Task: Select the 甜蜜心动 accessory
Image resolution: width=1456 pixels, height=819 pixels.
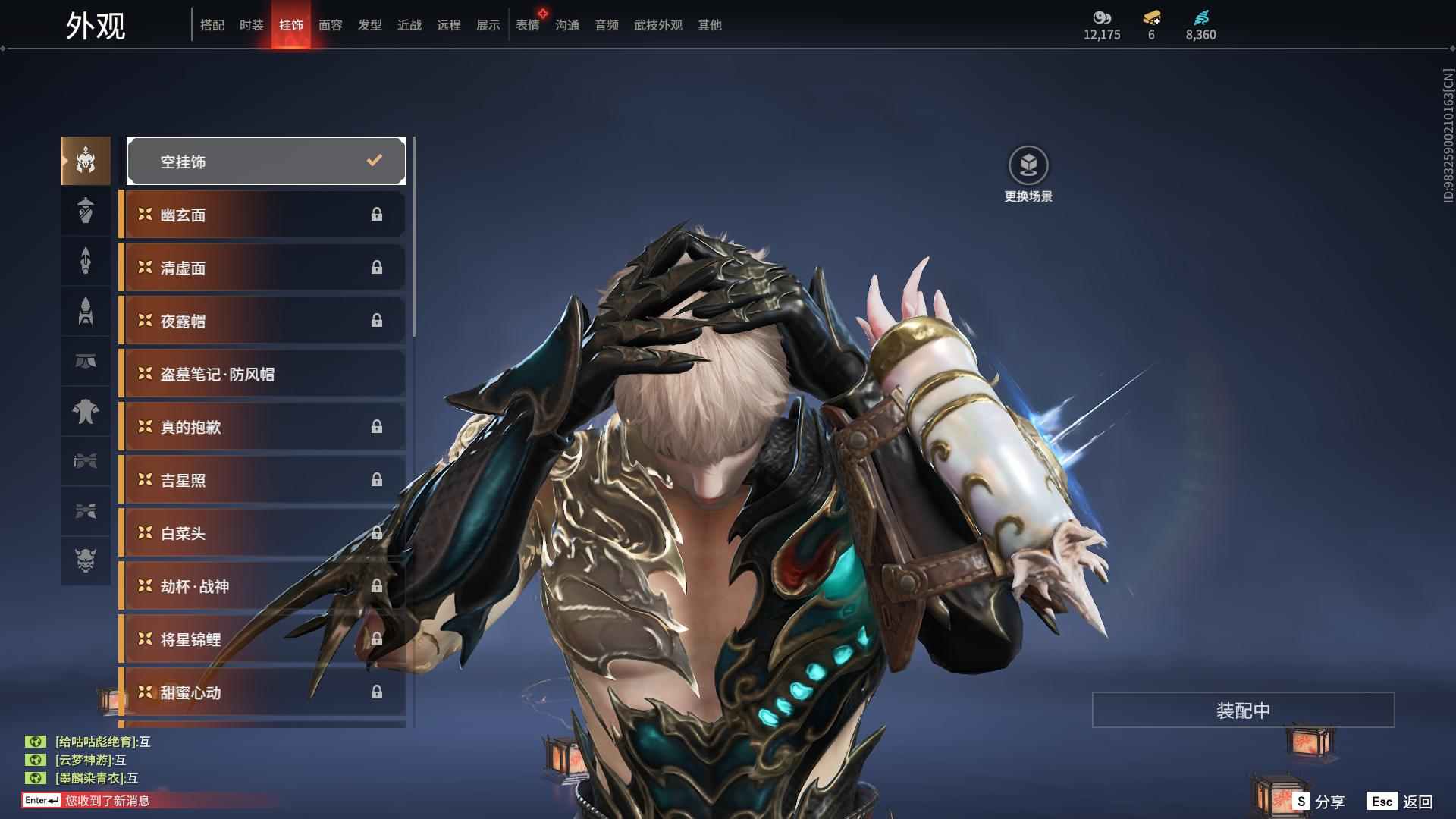Action: tap(263, 692)
